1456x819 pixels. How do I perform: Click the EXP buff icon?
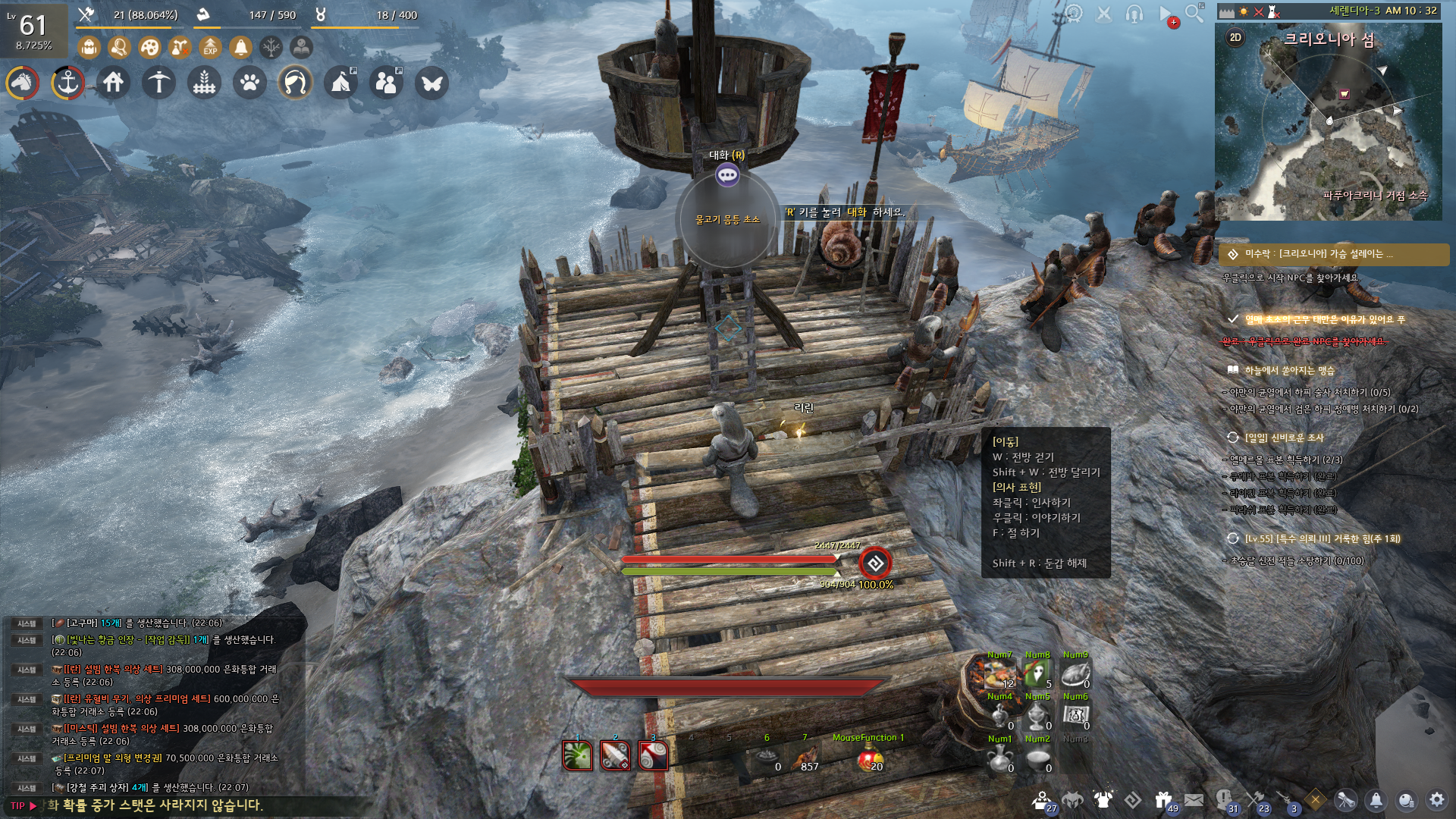coord(210,48)
